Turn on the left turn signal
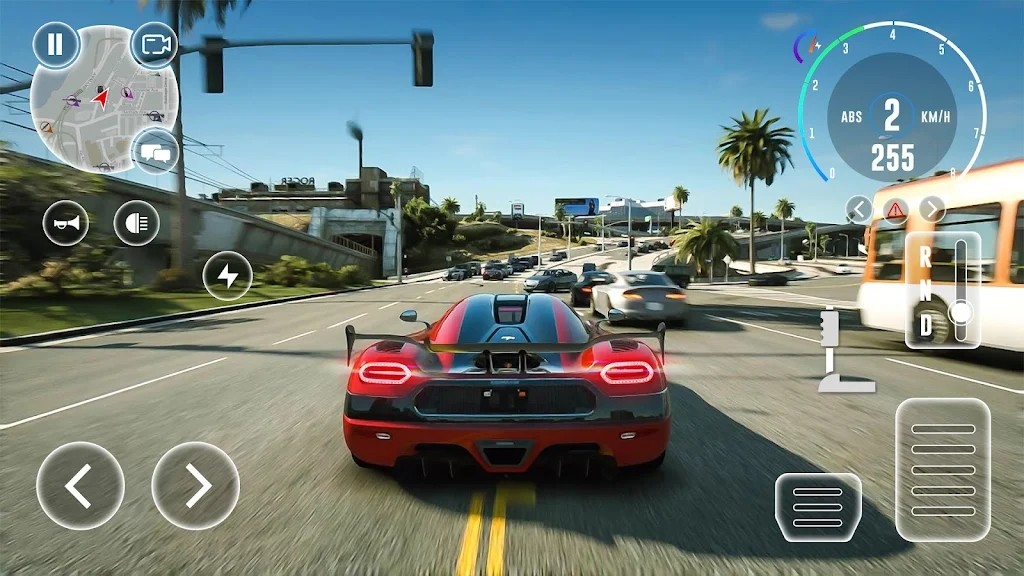 tap(858, 209)
